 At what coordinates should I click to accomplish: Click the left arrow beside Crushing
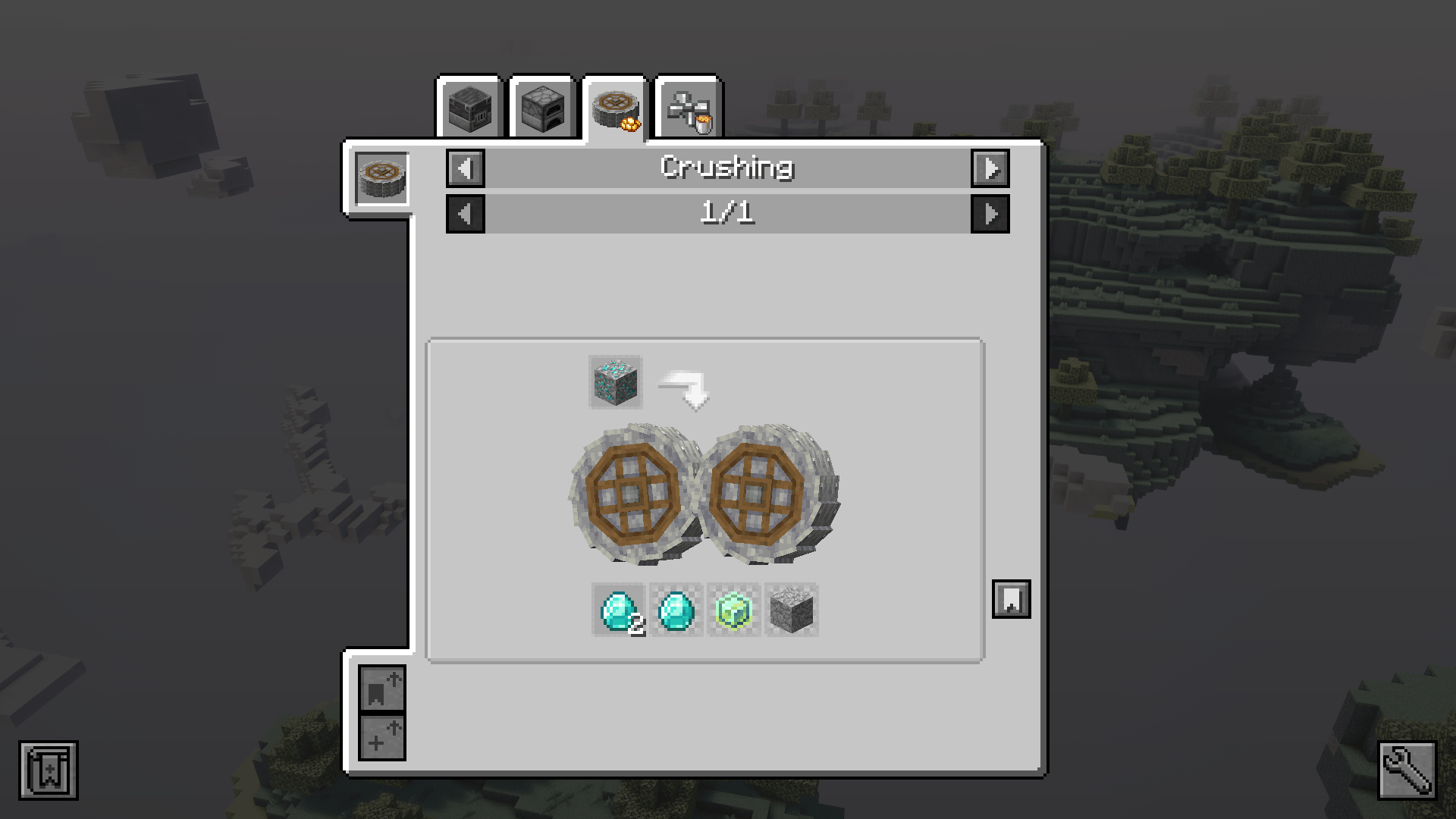tap(465, 168)
